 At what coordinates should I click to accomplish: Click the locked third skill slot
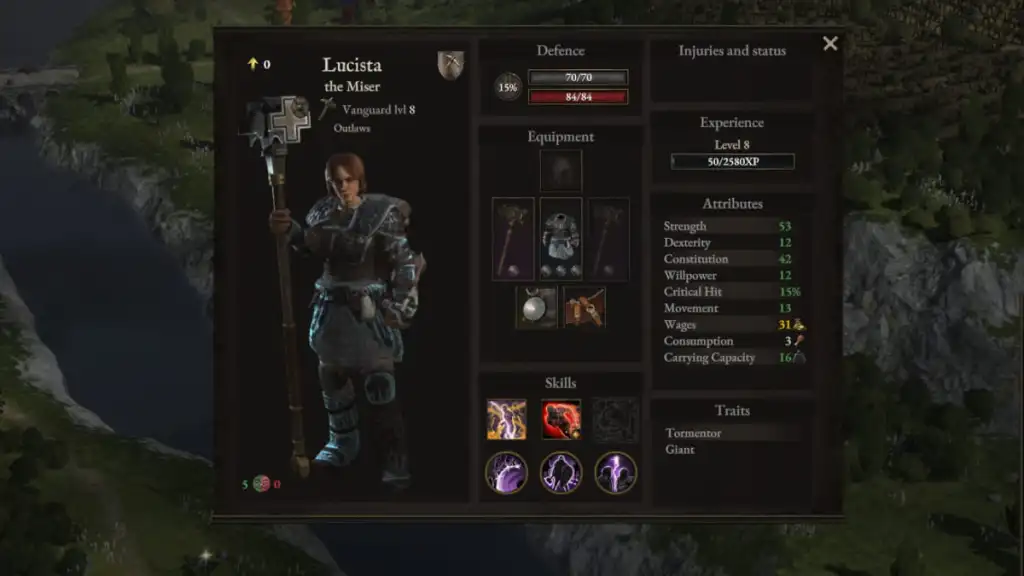[x=615, y=420]
